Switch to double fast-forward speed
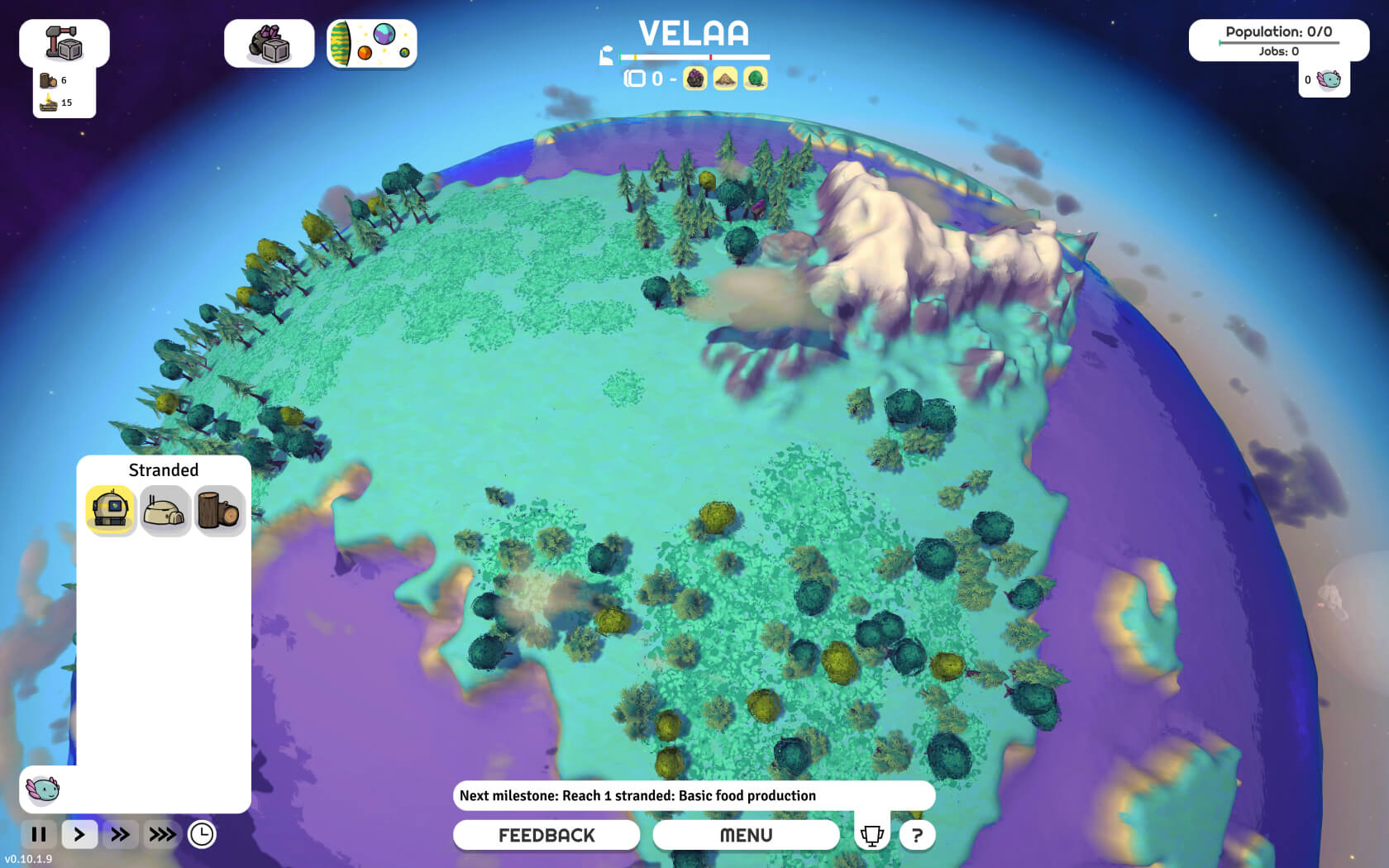 point(120,834)
